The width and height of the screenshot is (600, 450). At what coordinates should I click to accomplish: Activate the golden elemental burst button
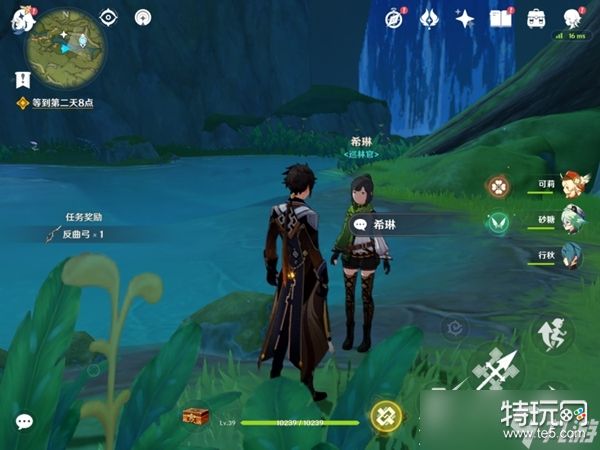tap(385, 417)
